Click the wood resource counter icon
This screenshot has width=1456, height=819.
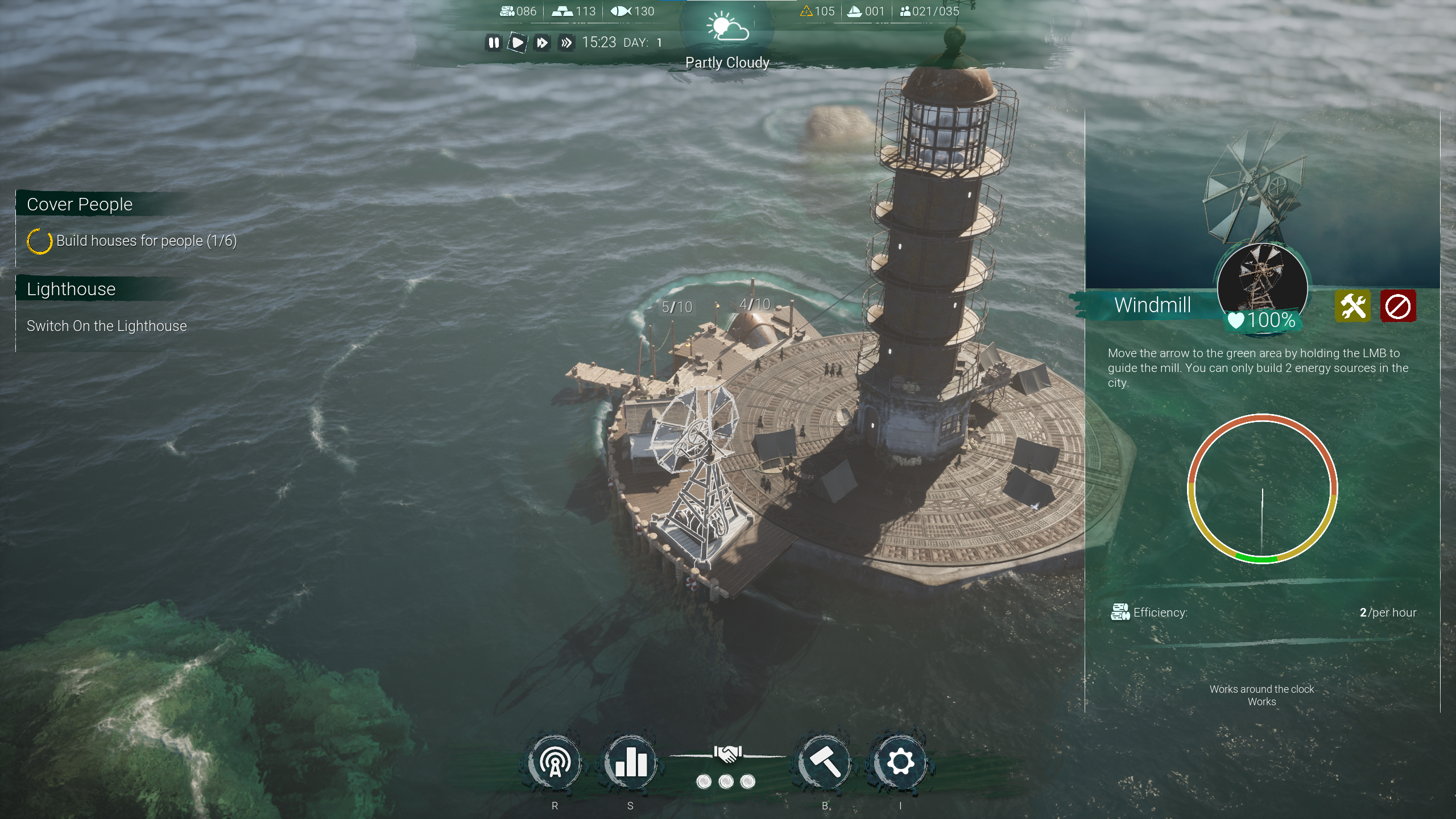508,11
